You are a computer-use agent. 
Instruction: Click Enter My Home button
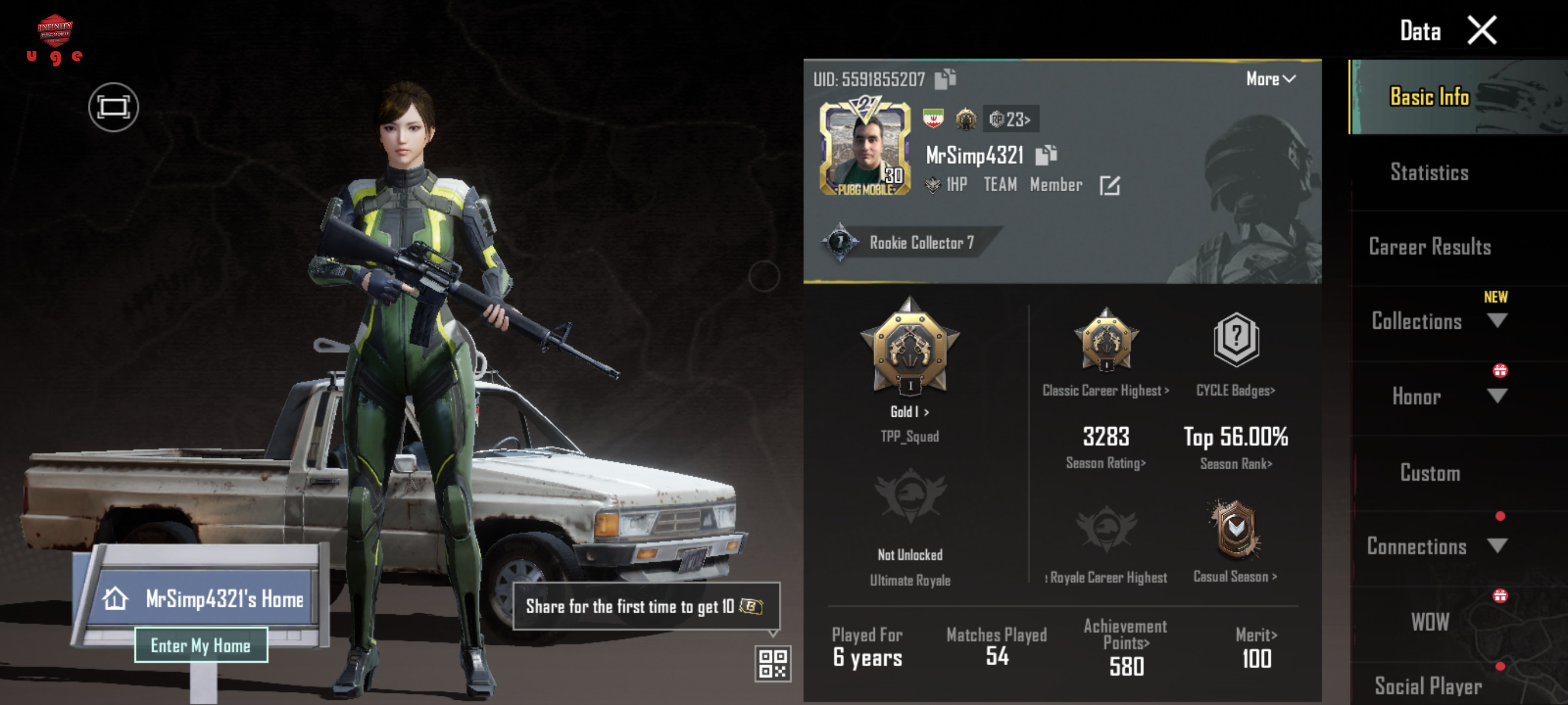pos(201,645)
